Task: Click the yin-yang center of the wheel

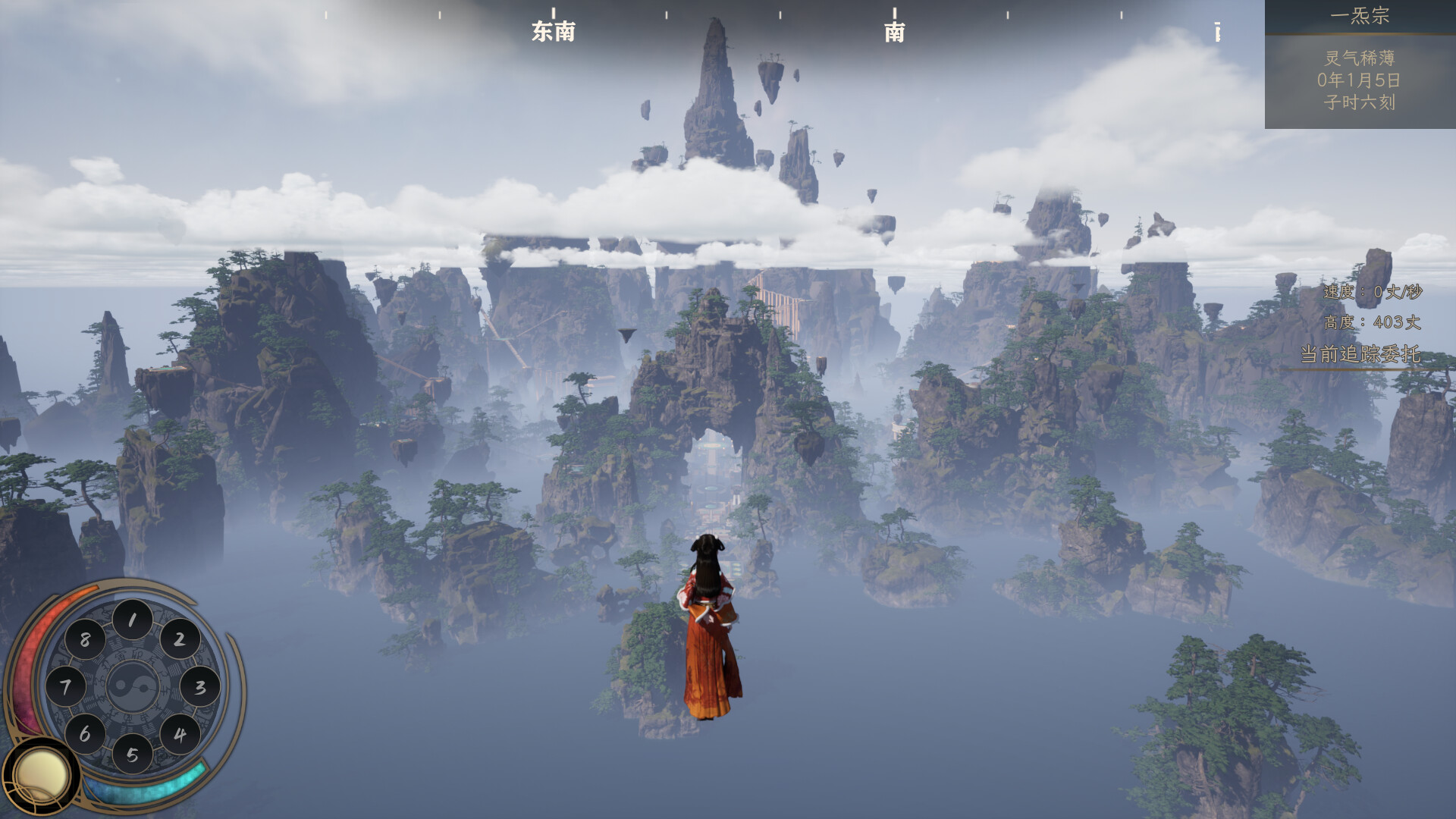Action: [133, 687]
